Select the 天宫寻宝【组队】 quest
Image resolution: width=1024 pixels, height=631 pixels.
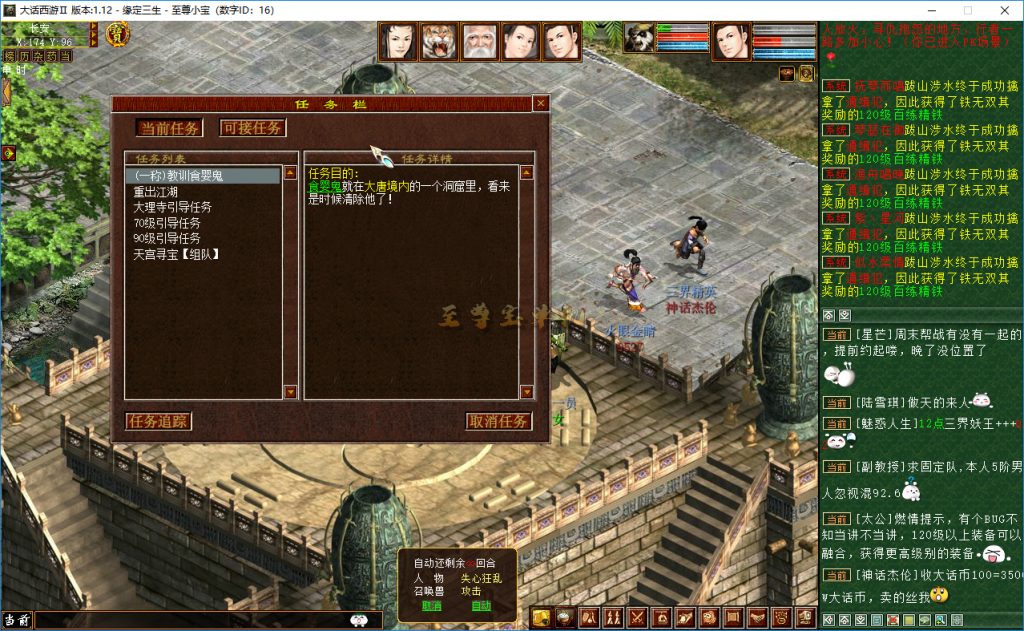[177, 255]
